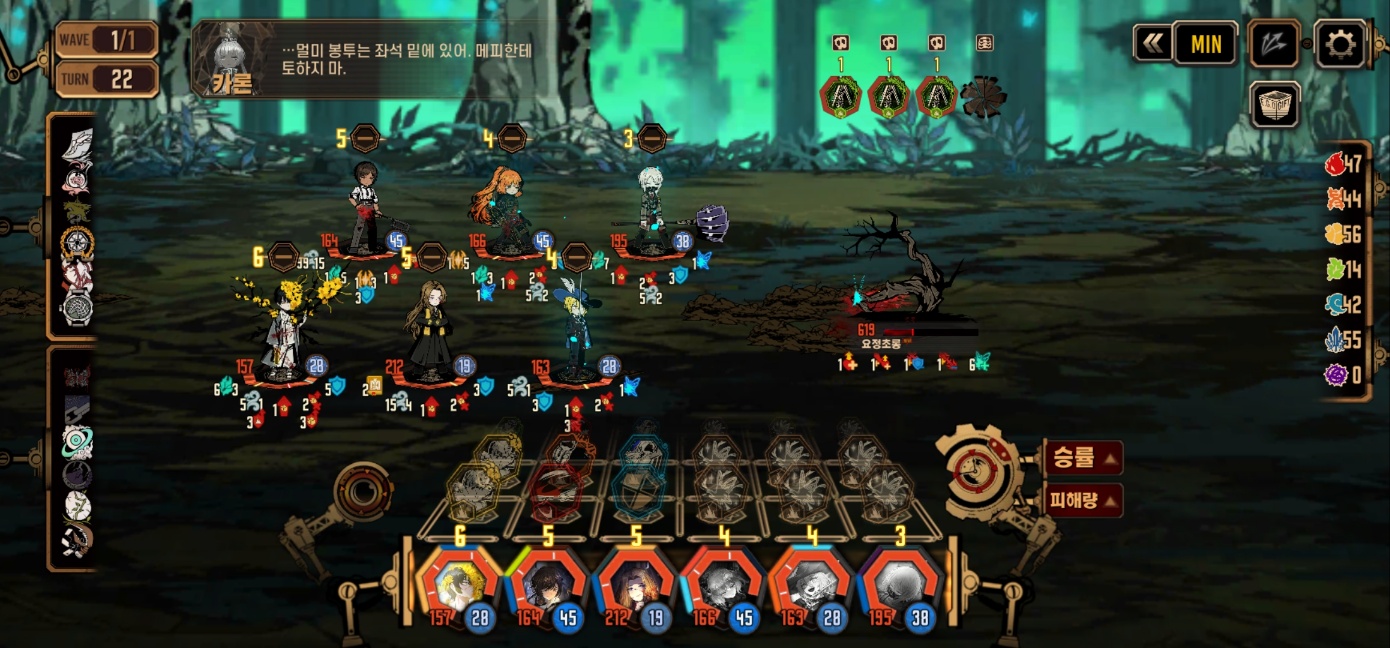Select the 피해량 damage button
Image resolution: width=1390 pixels, height=648 pixels.
1083,500
